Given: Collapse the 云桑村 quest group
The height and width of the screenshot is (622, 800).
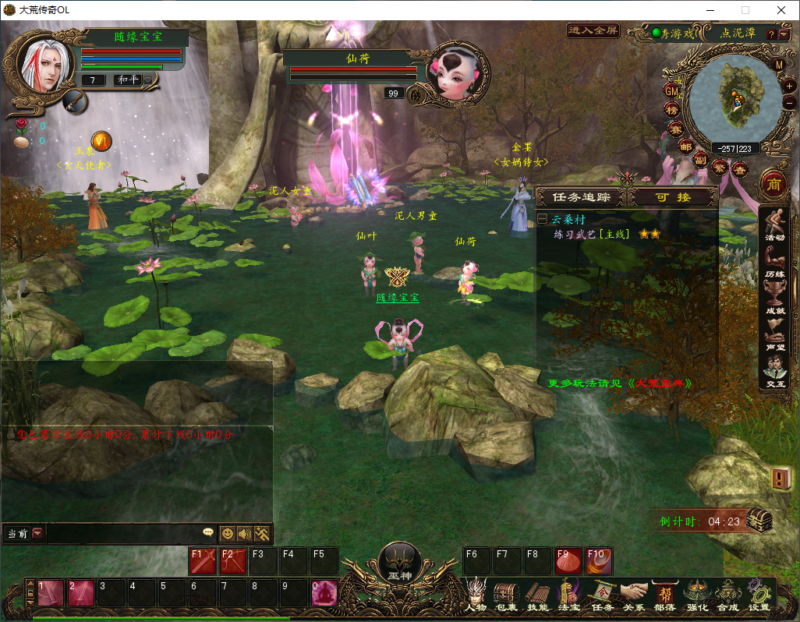Looking at the screenshot, I should pos(542,219).
